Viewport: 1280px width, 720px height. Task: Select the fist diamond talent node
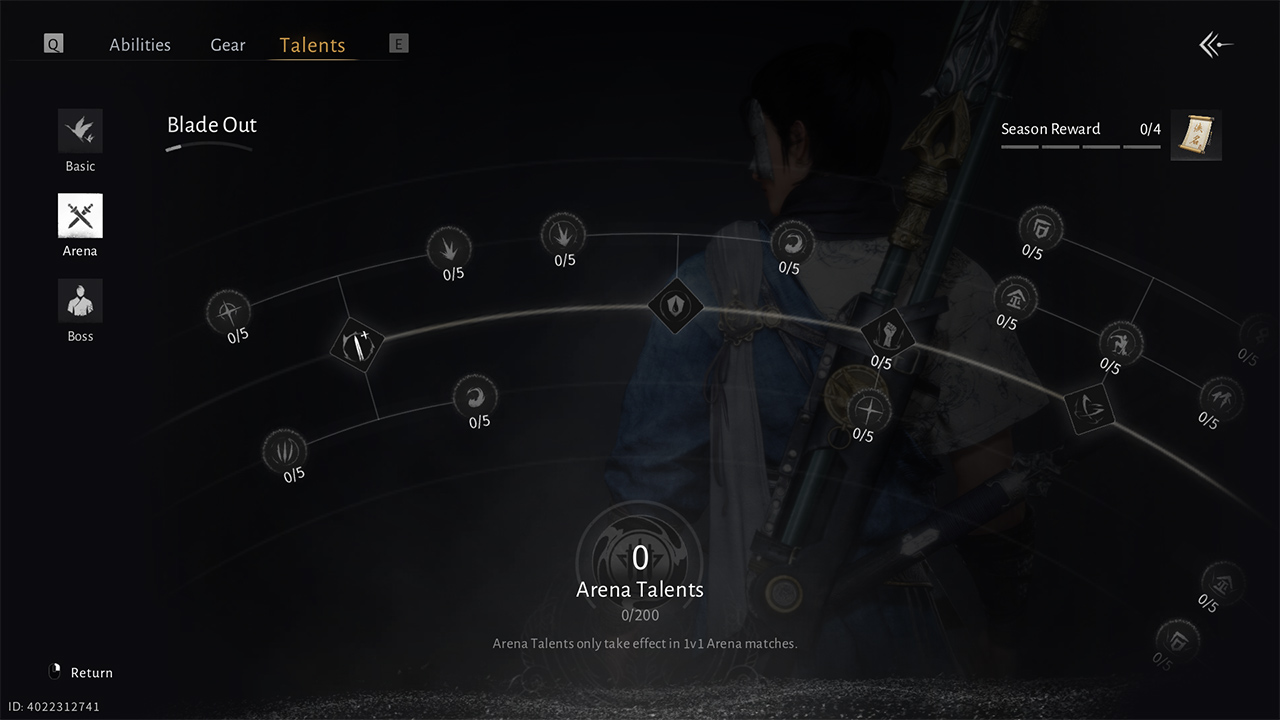[887, 333]
